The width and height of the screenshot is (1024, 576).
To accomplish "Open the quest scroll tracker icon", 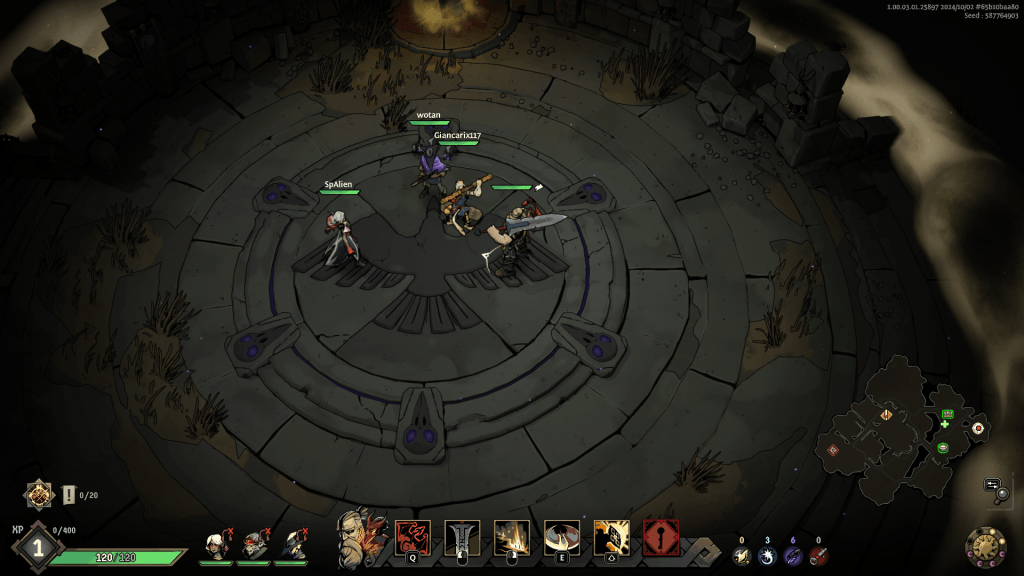I will [69, 494].
